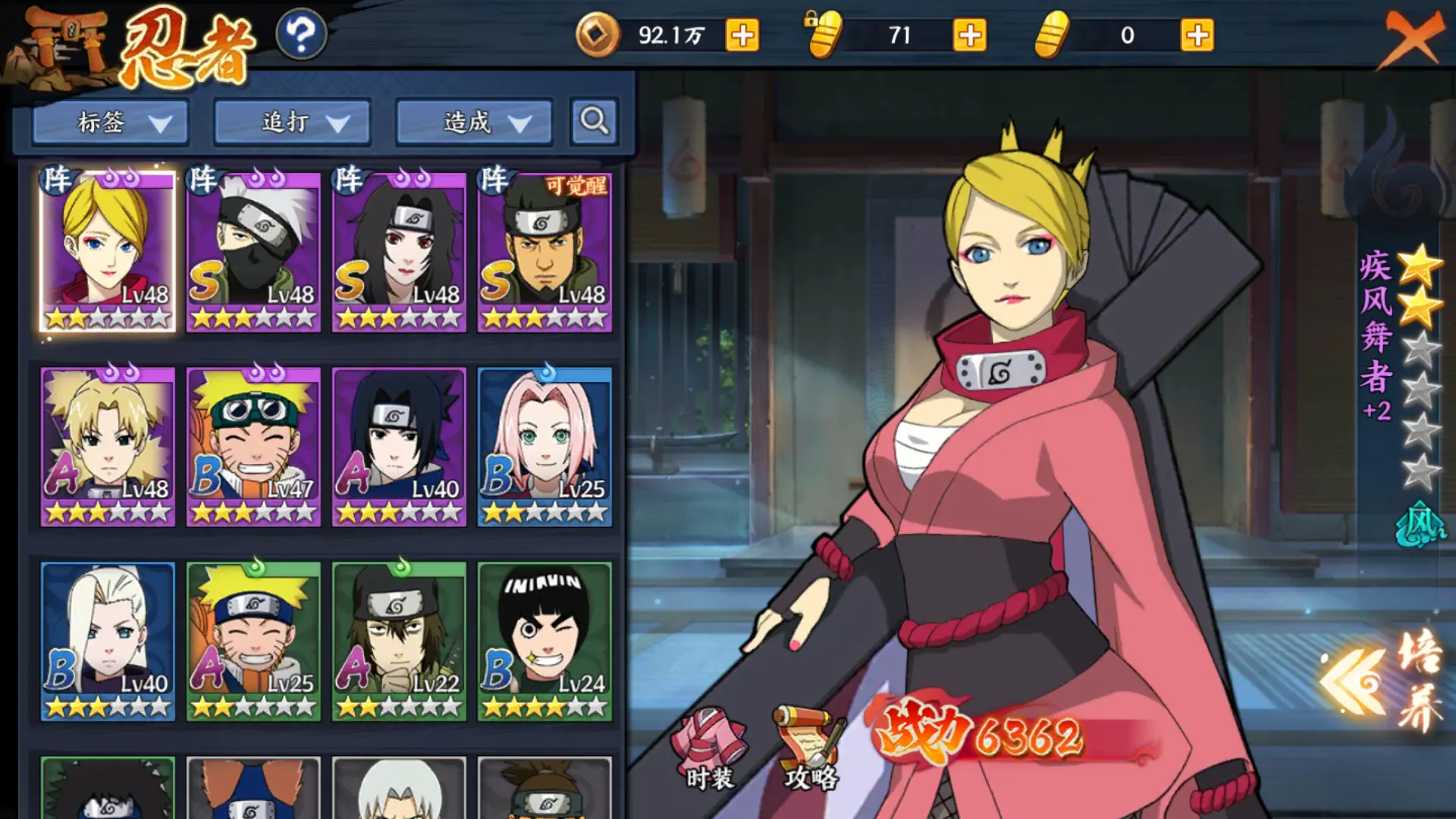The height and width of the screenshot is (819, 1456).
Task: Close the ninja screen with the orange X
Action: (x=1412, y=38)
